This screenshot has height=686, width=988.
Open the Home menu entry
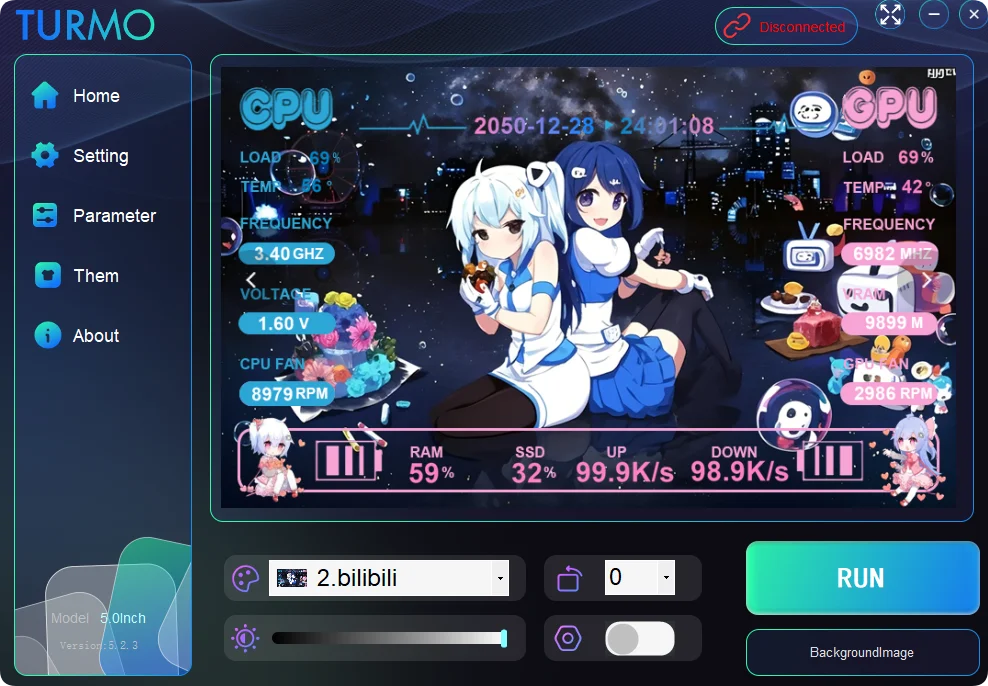(x=95, y=96)
